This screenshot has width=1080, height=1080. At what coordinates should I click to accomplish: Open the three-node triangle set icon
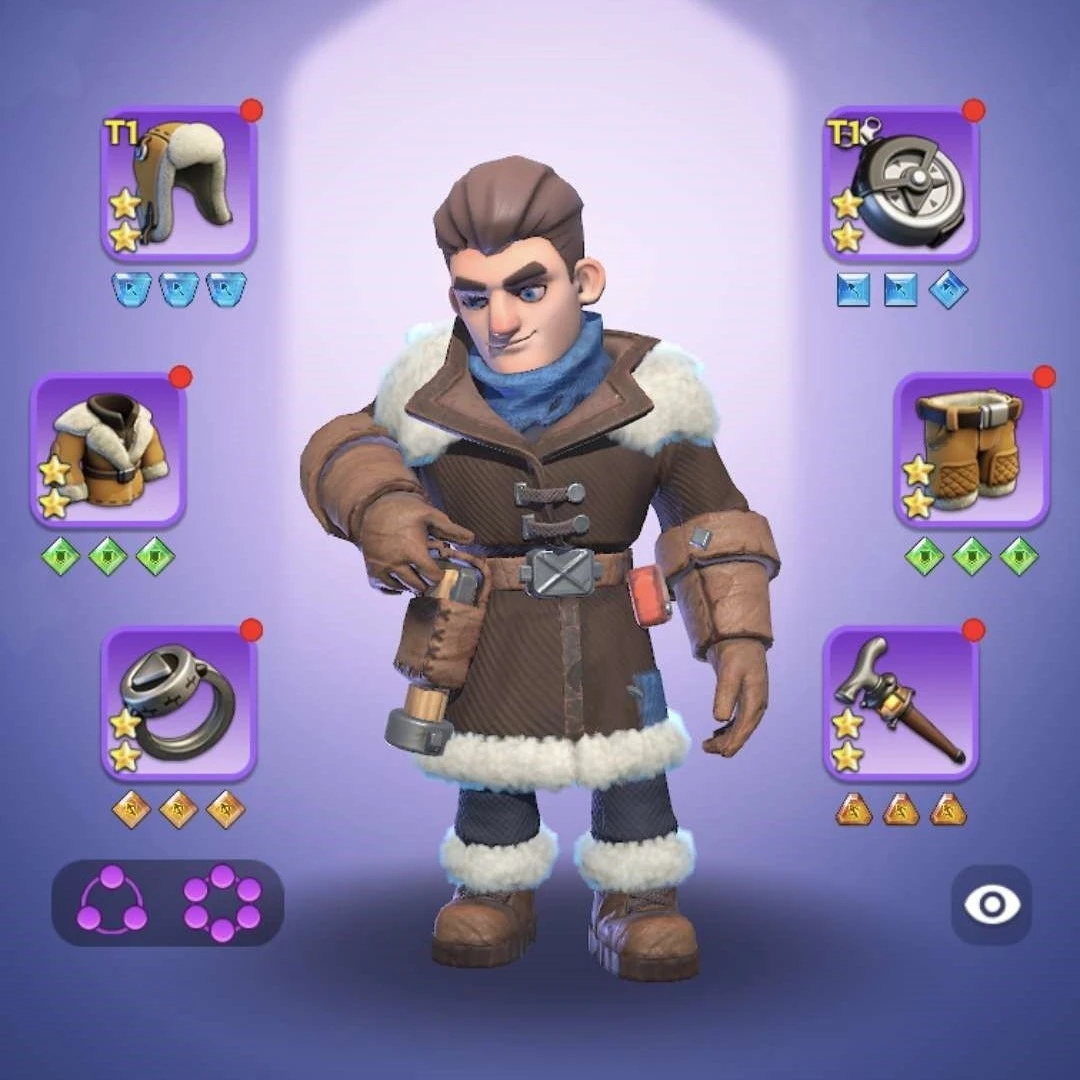point(111,902)
